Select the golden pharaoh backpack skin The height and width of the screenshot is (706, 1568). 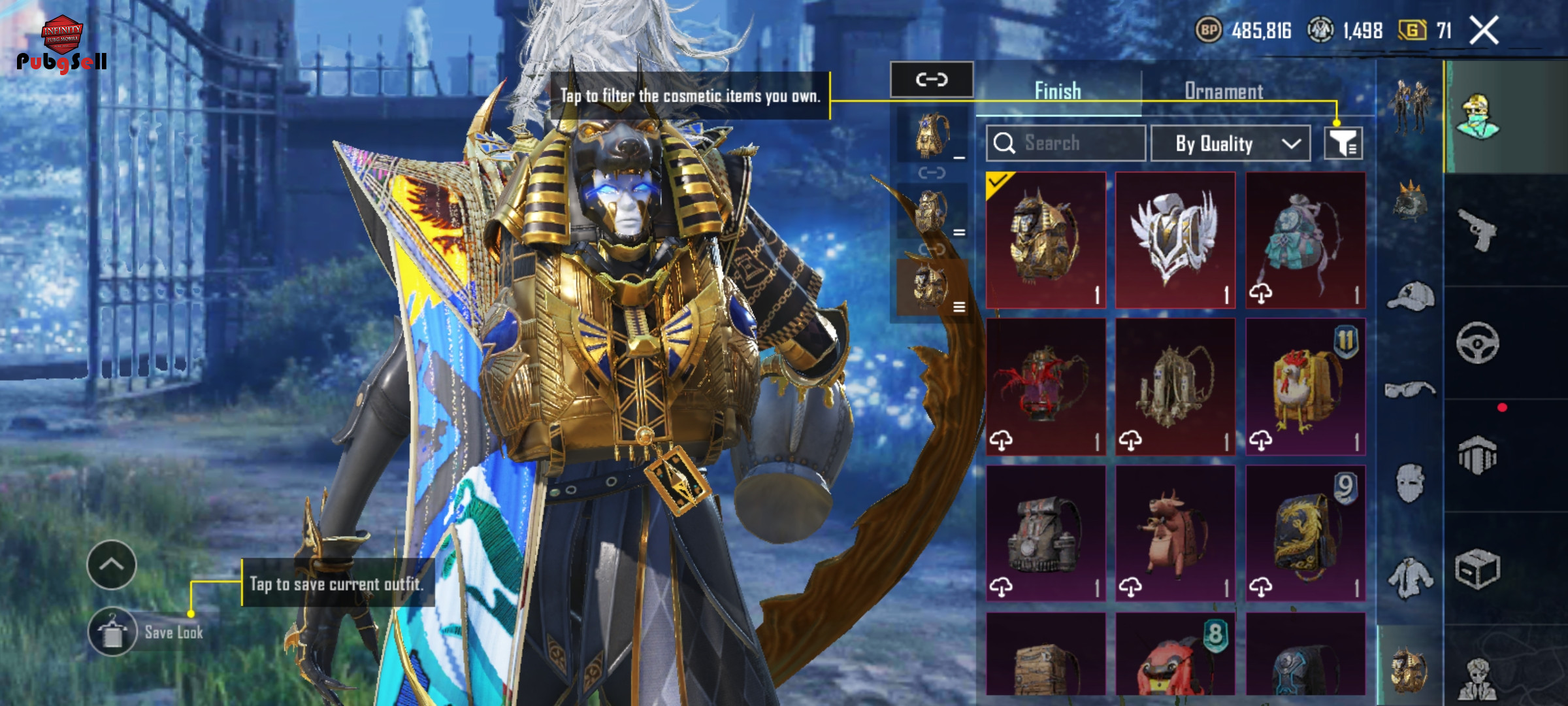click(x=1045, y=240)
